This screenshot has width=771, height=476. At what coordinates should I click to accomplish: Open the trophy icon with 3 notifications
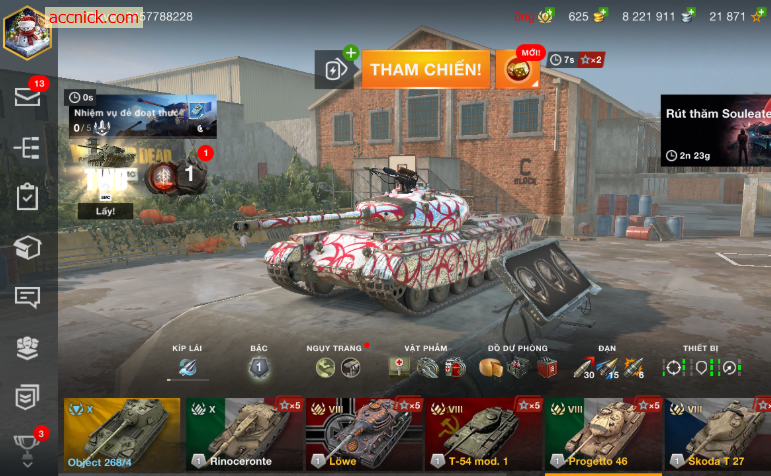[x=27, y=445]
